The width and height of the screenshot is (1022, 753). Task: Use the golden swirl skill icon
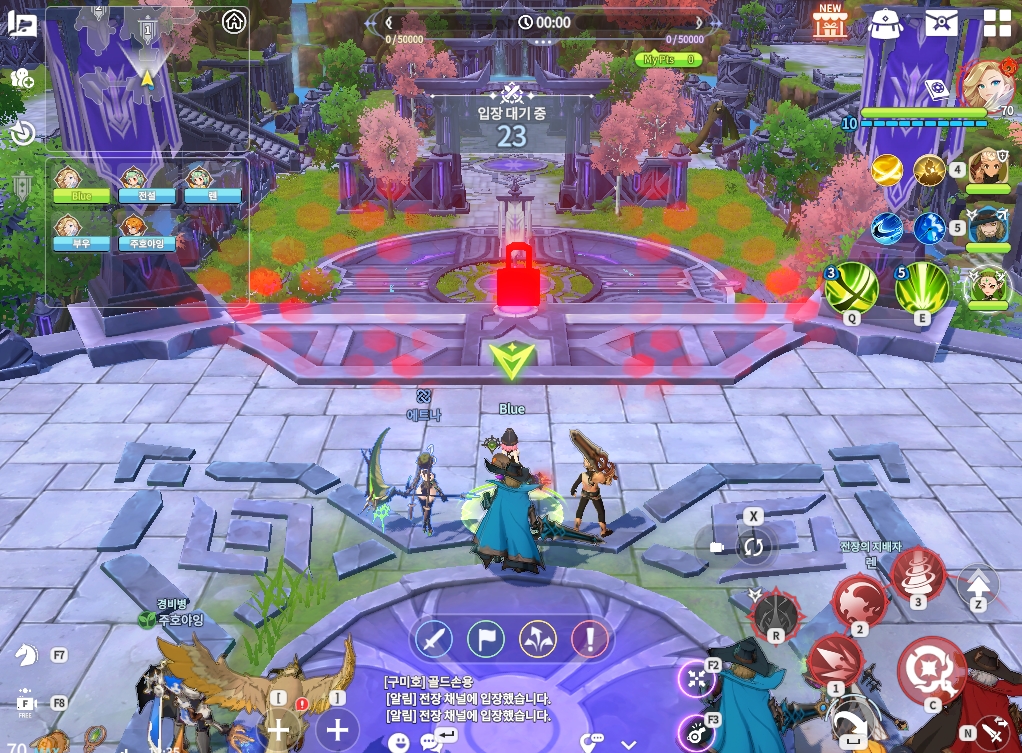point(887,171)
